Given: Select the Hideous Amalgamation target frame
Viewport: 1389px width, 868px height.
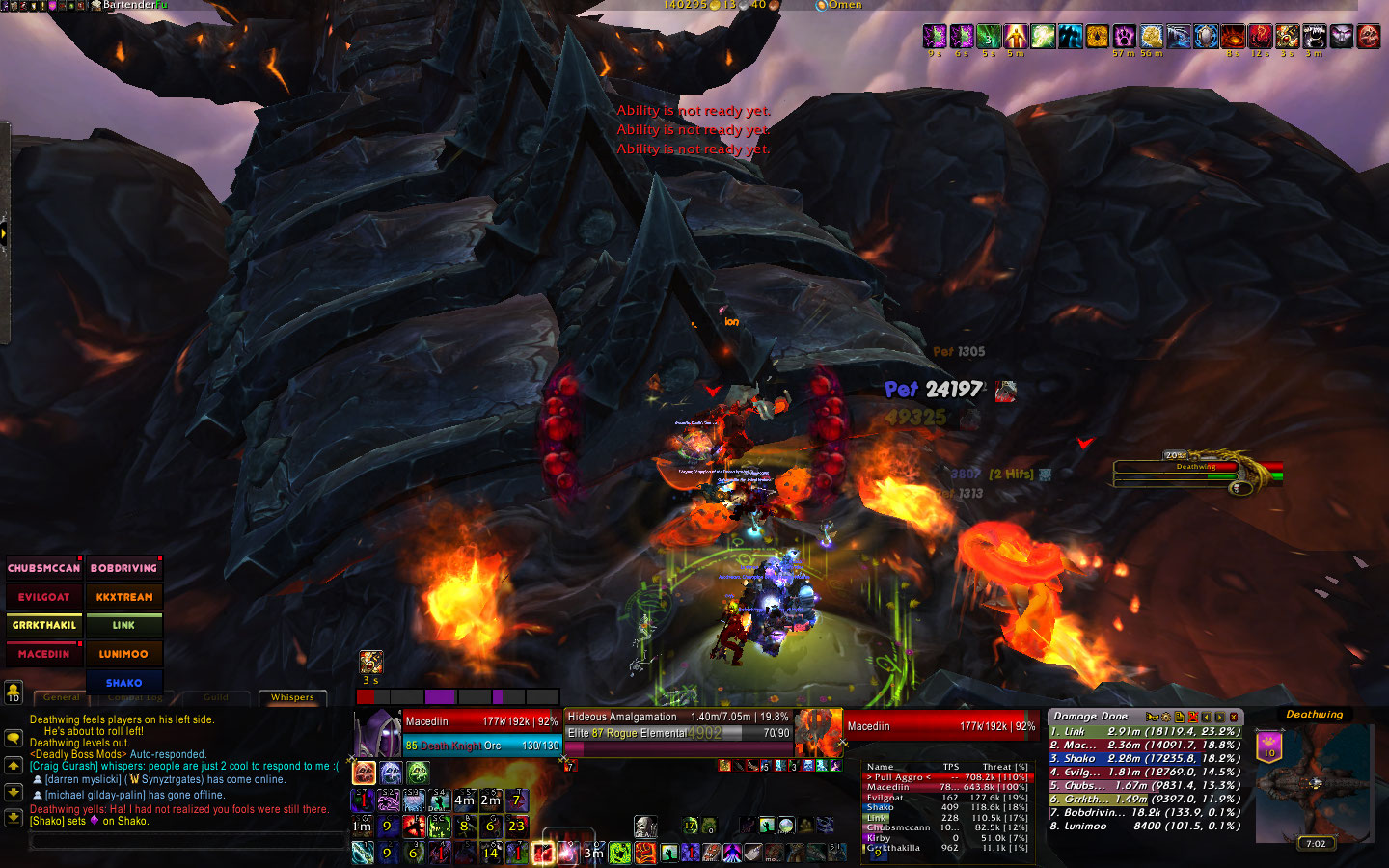Looking at the screenshot, I should (x=678, y=725).
